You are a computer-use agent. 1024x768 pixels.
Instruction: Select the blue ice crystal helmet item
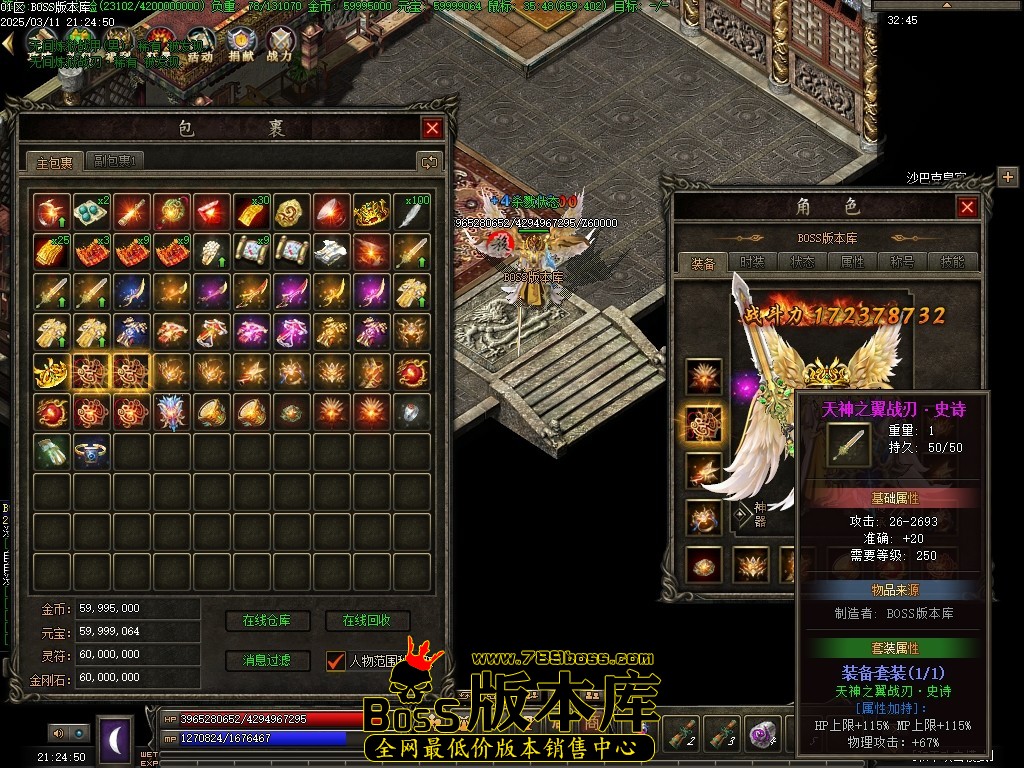point(172,412)
